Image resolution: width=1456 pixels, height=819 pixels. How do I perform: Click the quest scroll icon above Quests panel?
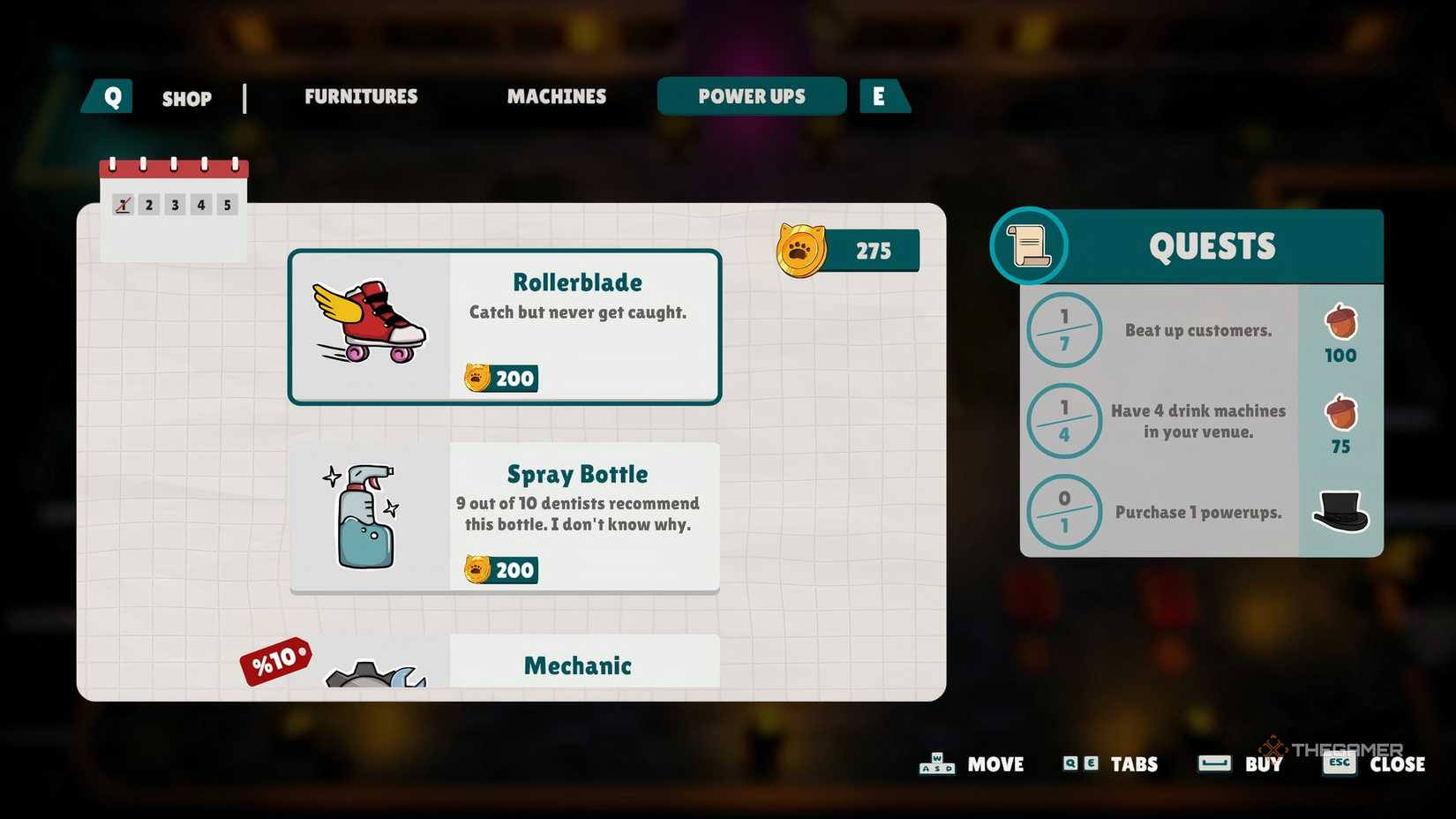click(x=1027, y=245)
